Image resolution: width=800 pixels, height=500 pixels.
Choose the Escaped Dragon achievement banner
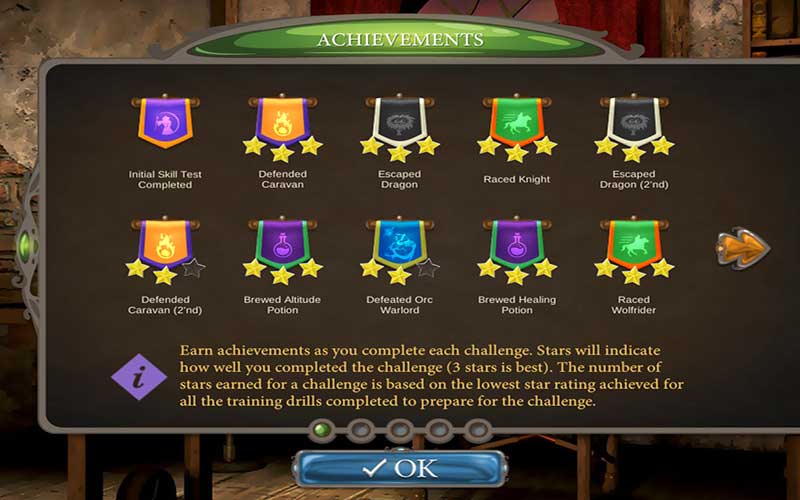click(x=399, y=124)
